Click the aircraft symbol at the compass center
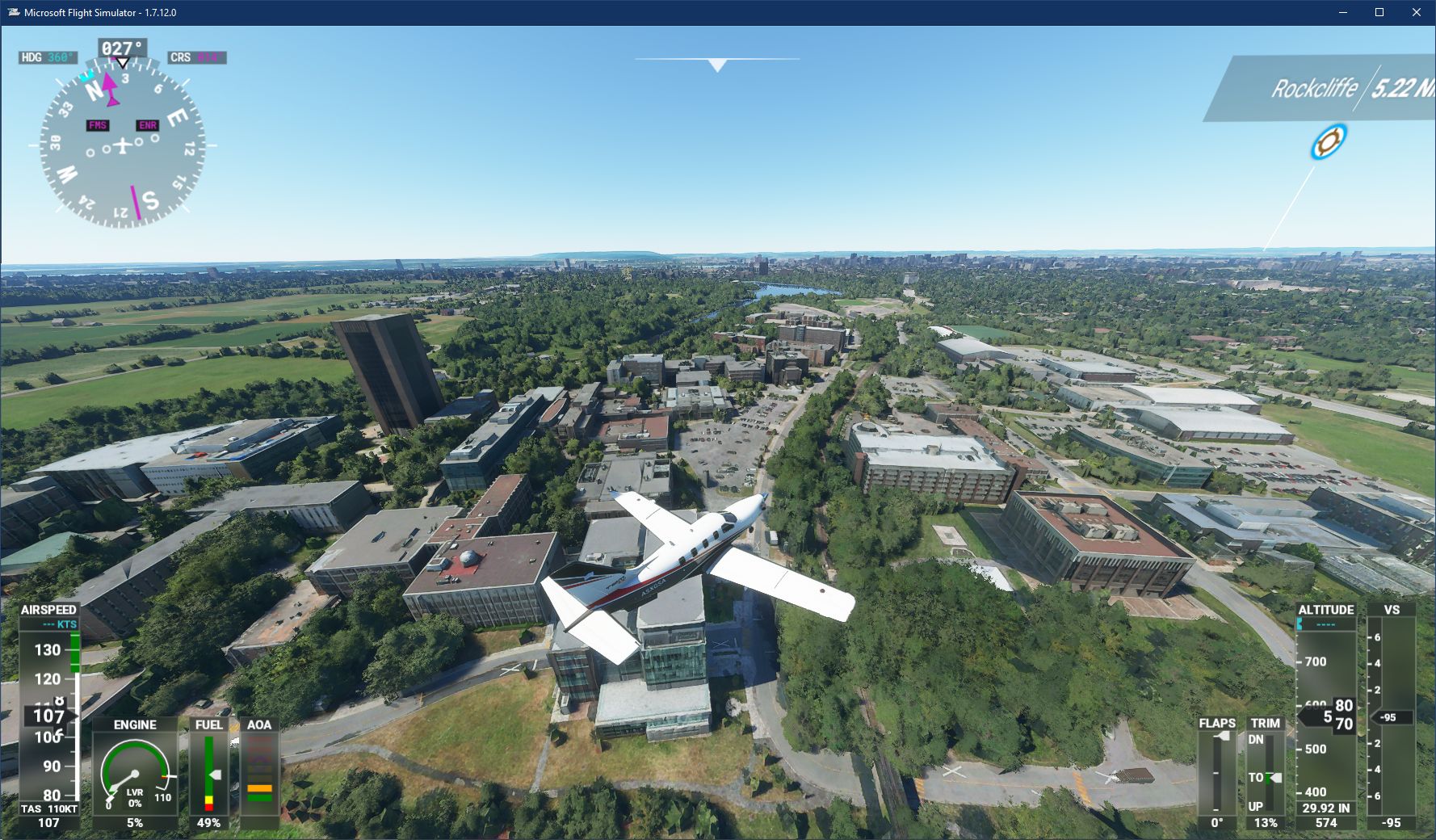Screen dimensions: 1436x840 (x=121, y=145)
